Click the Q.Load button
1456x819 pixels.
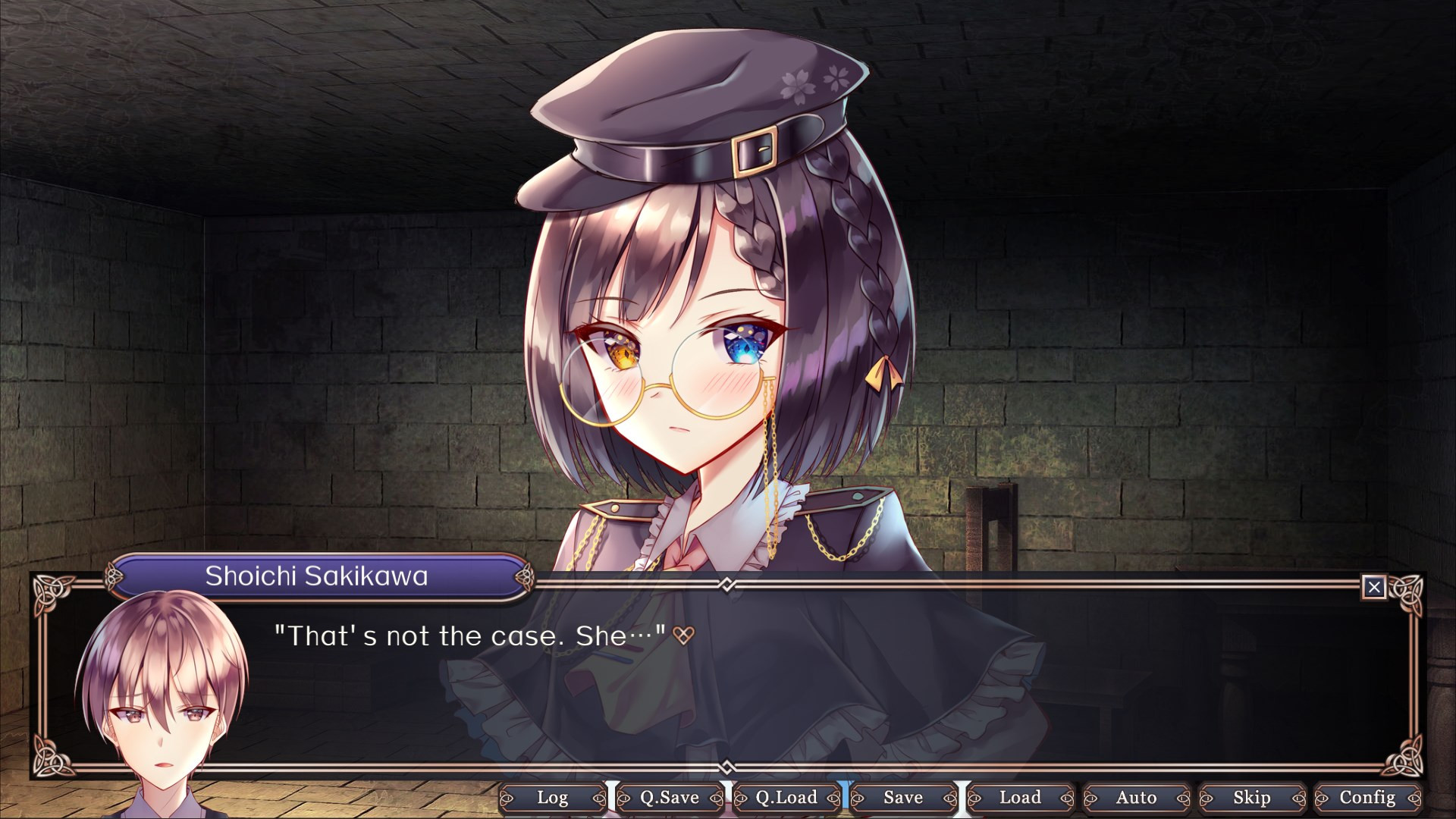pos(786,798)
